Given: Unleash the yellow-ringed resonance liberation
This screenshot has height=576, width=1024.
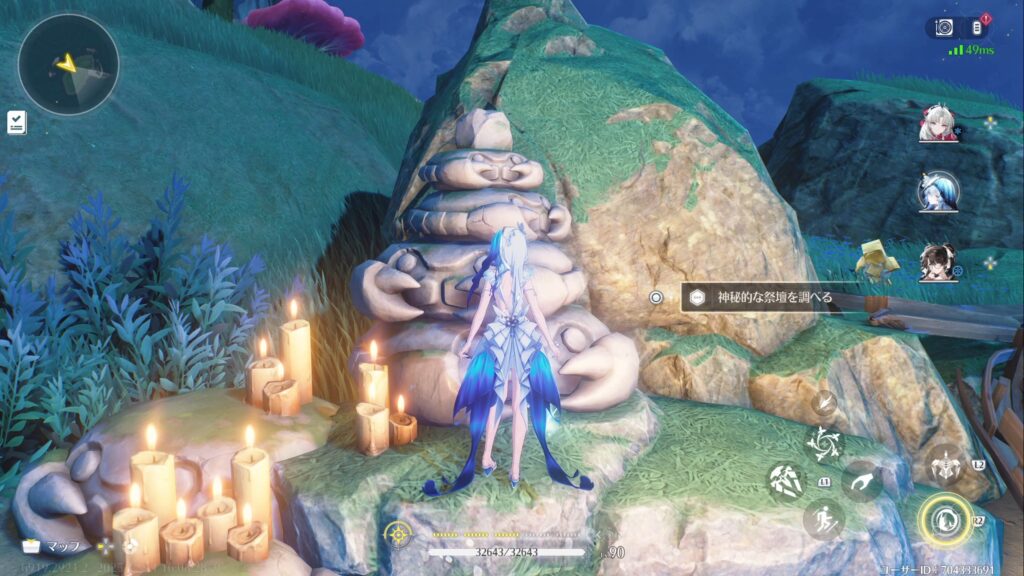Looking at the screenshot, I should click(944, 520).
